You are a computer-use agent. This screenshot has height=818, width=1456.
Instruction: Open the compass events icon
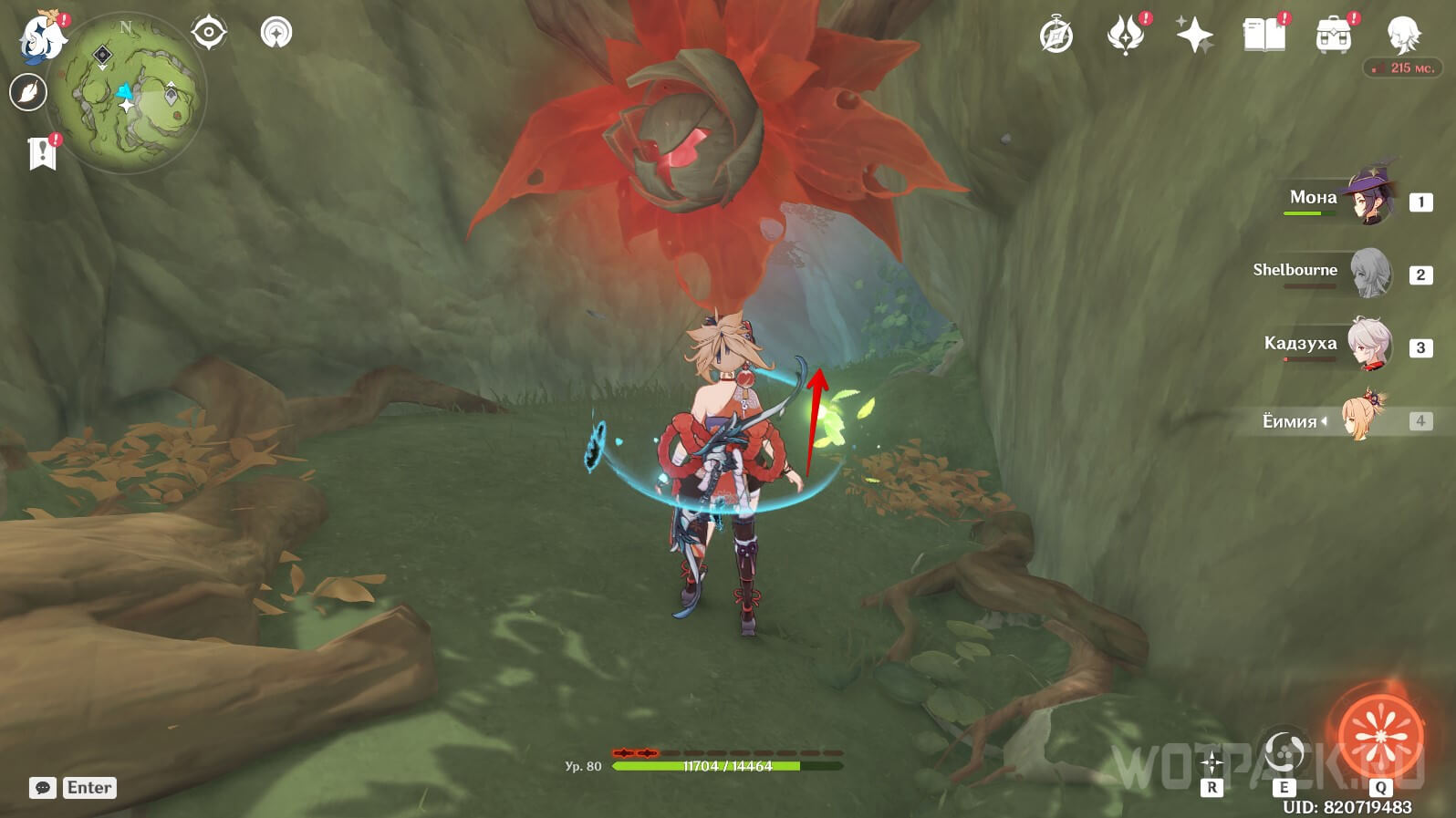coord(1056,36)
